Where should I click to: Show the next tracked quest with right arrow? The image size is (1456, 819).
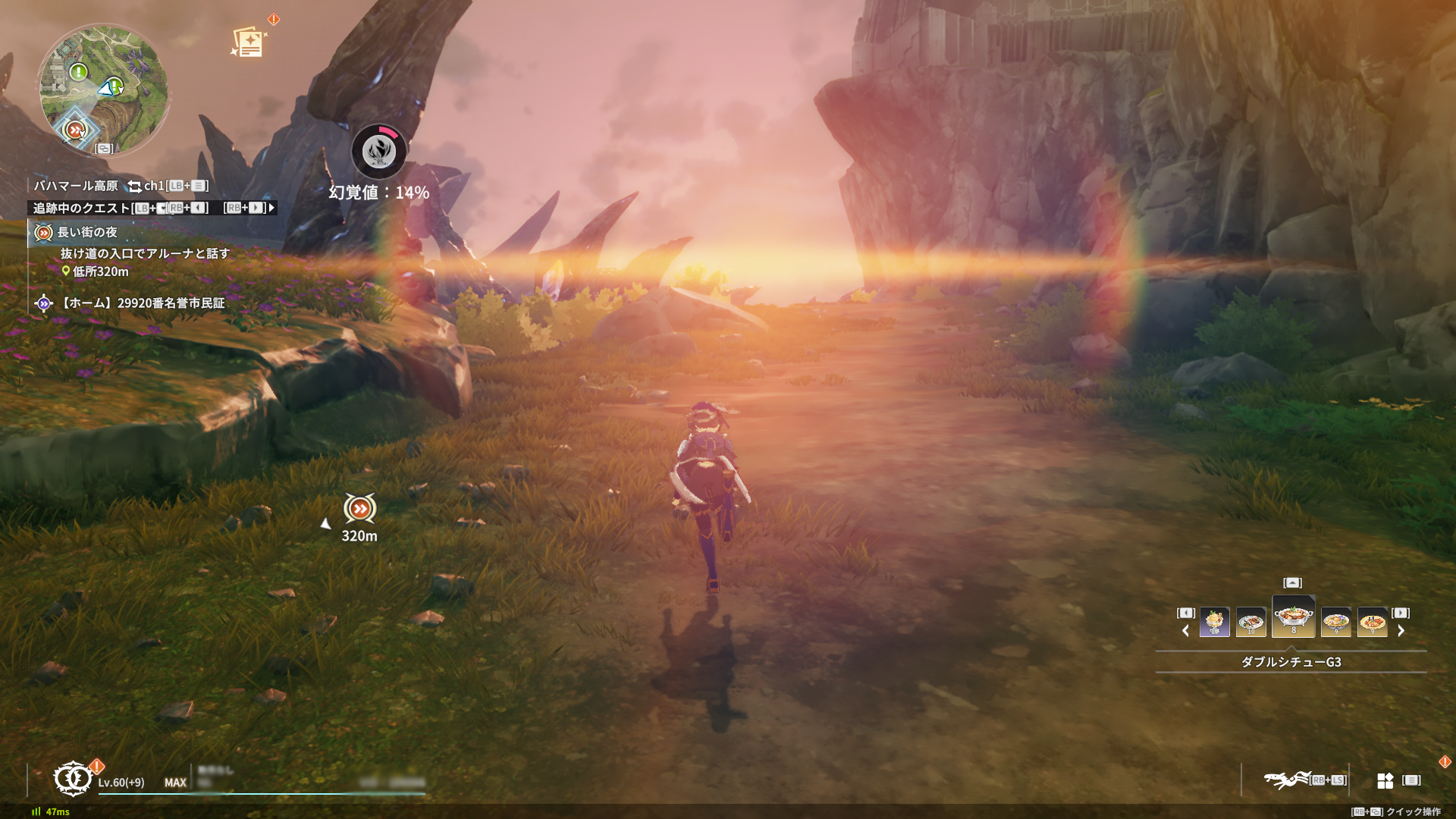tap(271, 208)
